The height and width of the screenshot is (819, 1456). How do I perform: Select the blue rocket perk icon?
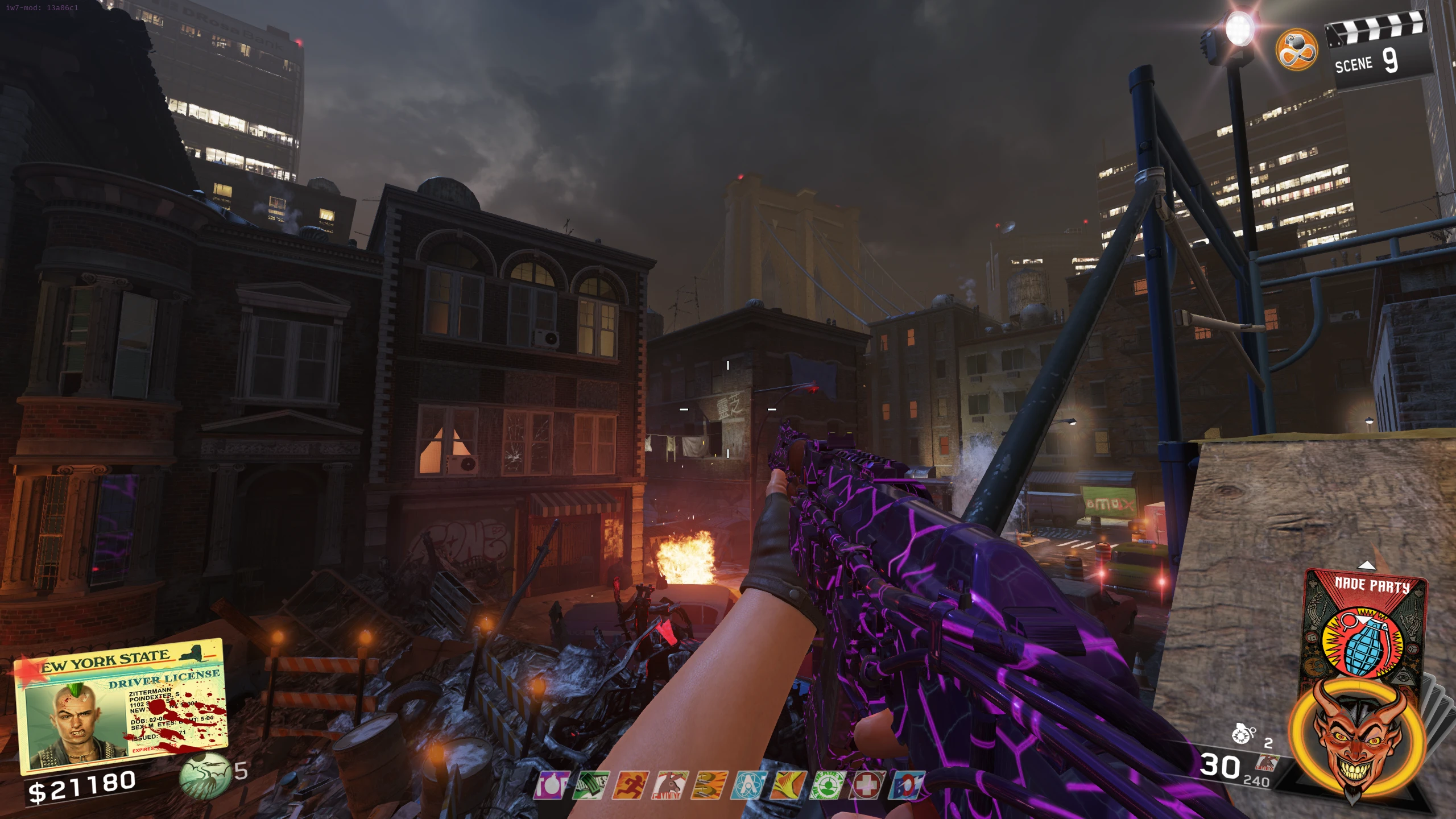point(905,785)
